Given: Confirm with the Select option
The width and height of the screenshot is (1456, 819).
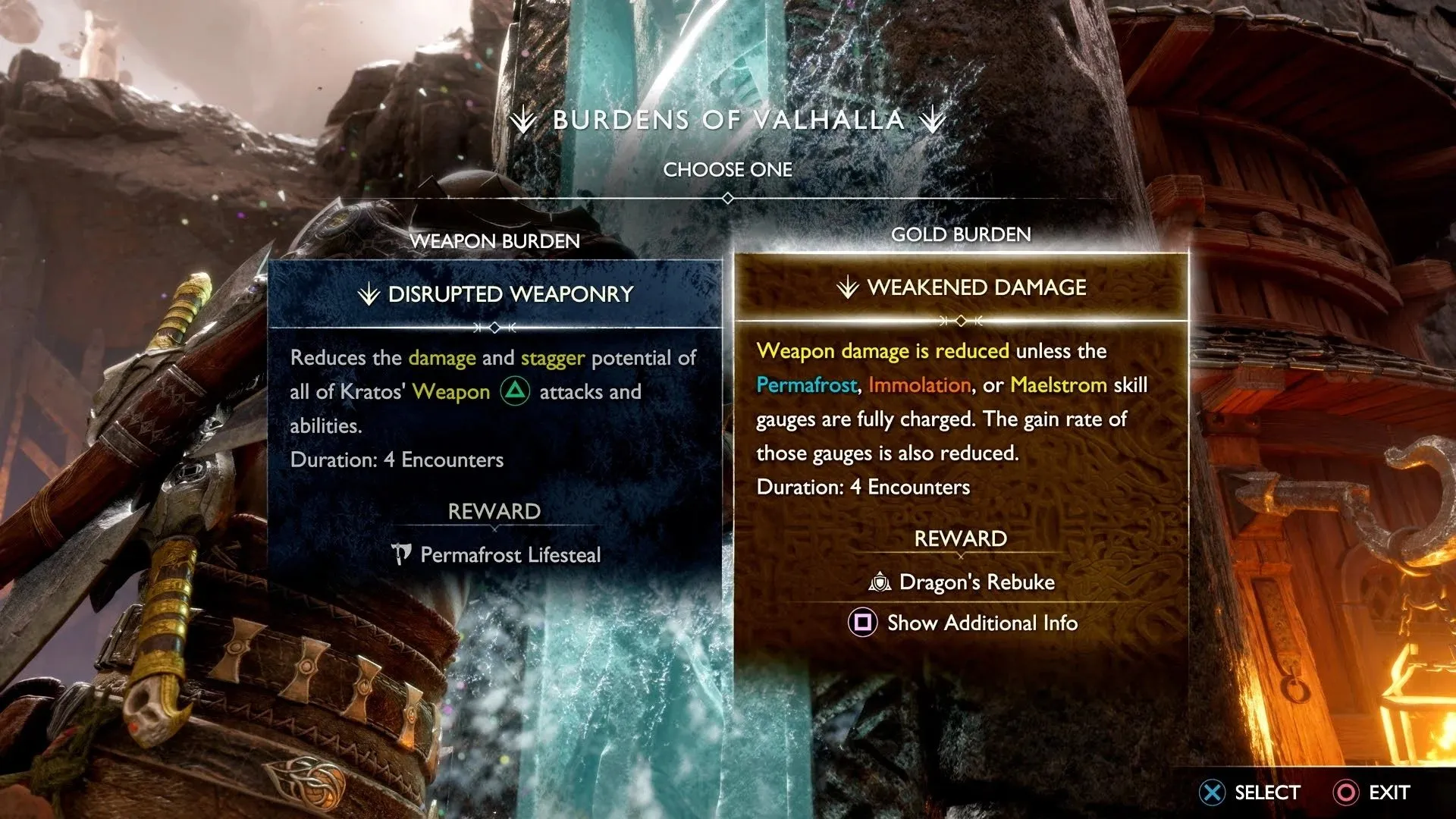Looking at the screenshot, I should pyautogui.click(x=1250, y=792).
